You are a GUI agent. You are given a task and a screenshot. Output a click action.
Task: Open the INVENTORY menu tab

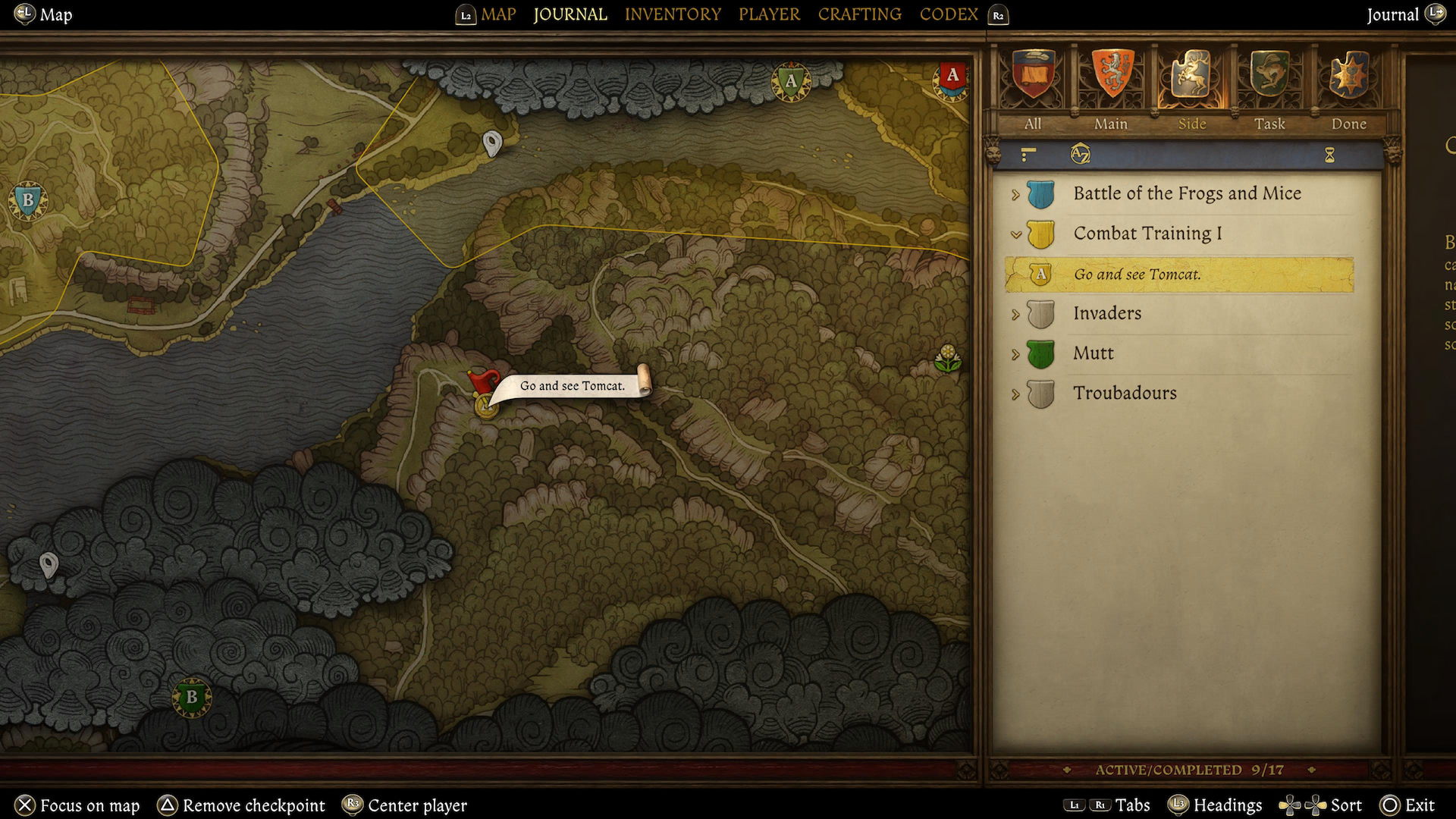pyautogui.click(x=673, y=14)
